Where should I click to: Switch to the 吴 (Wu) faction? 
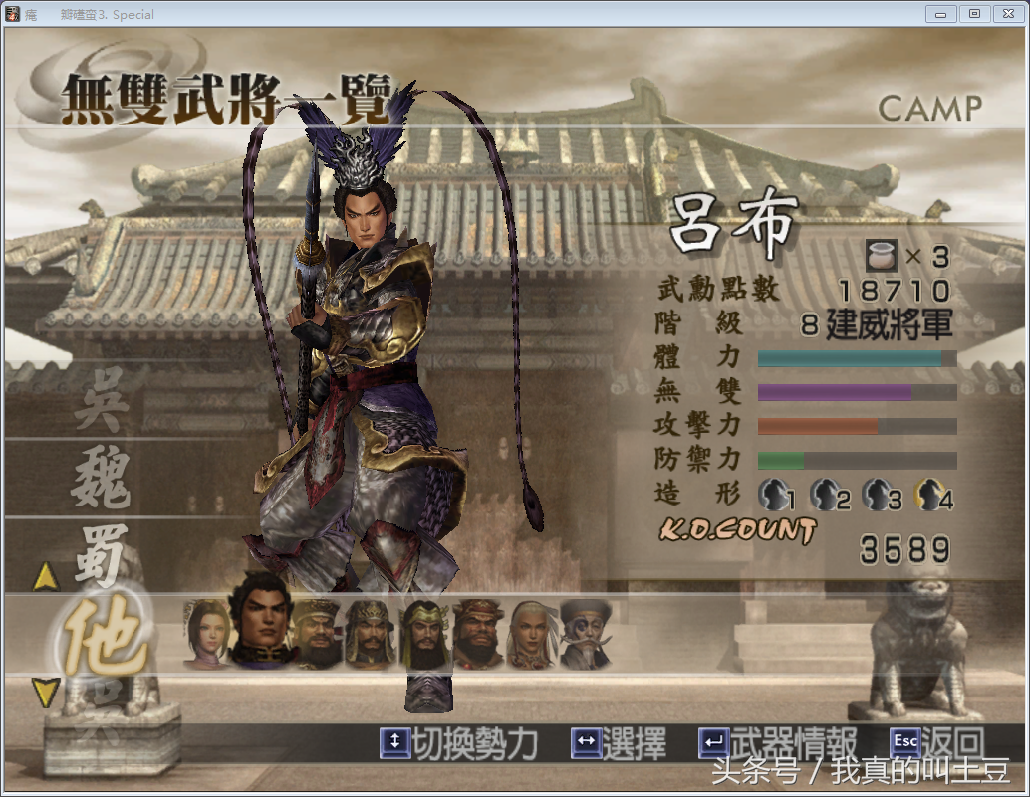pyautogui.click(x=101, y=409)
